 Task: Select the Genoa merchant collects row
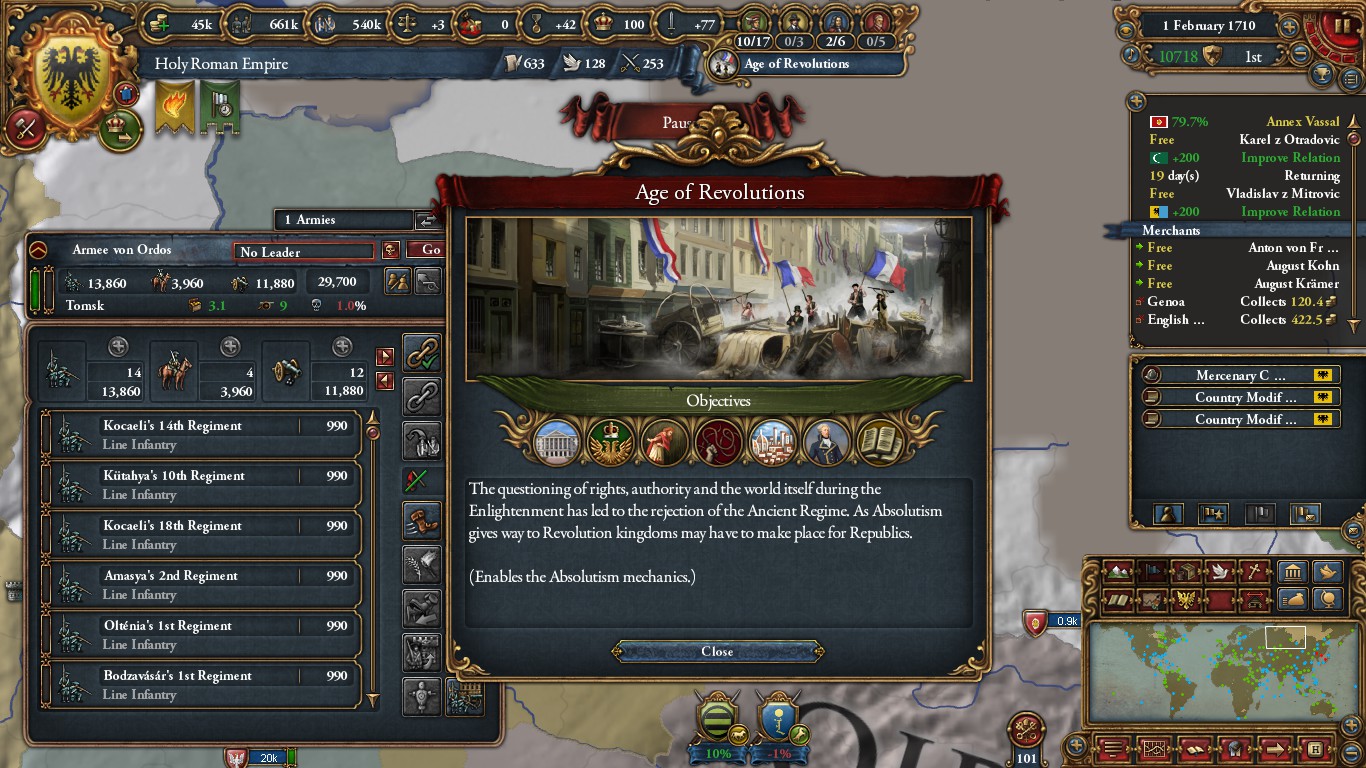pyautogui.click(x=1238, y=302)
